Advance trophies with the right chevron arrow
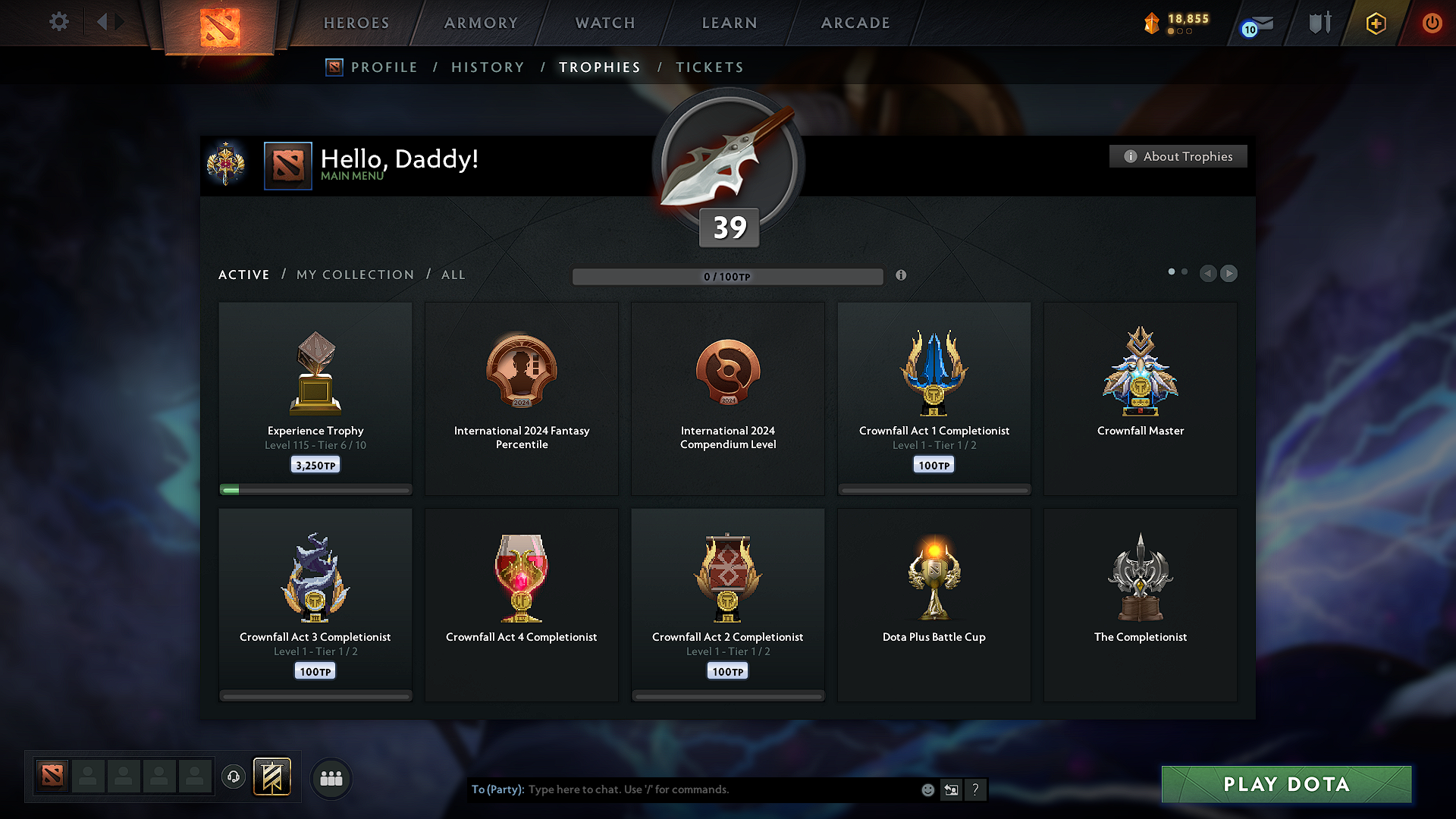Viewport: 1456px width, 819px height. click(1228, 274)
